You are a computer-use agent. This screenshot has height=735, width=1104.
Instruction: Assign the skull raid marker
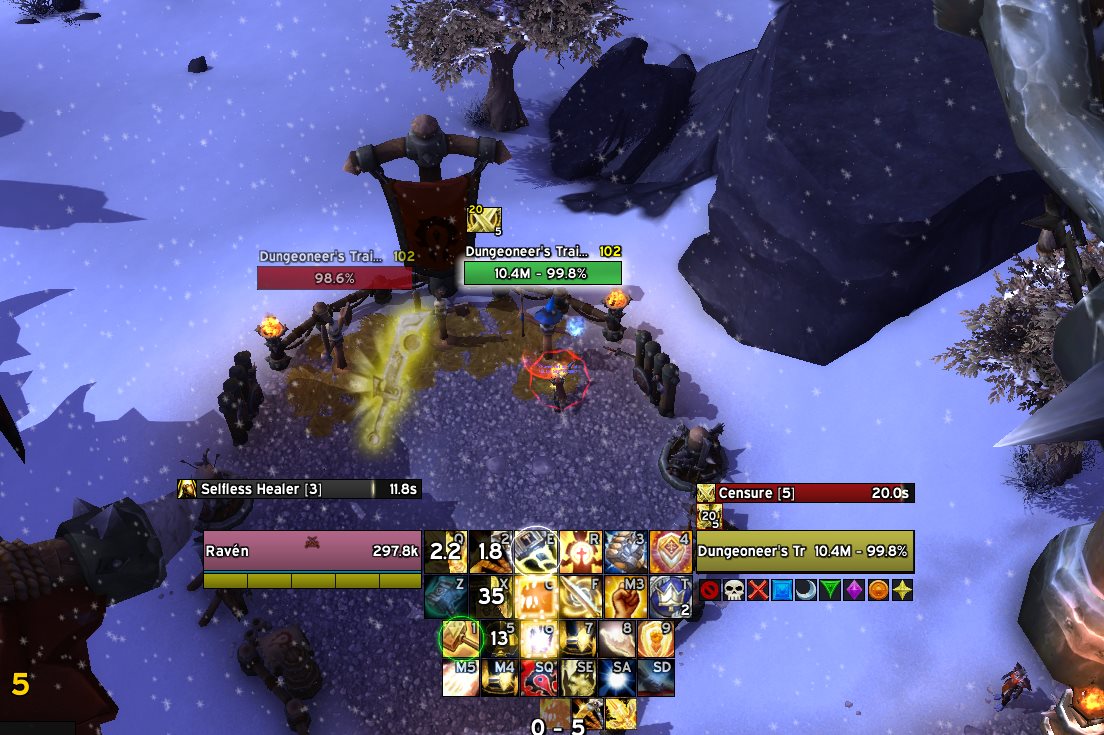coord(733,590)
